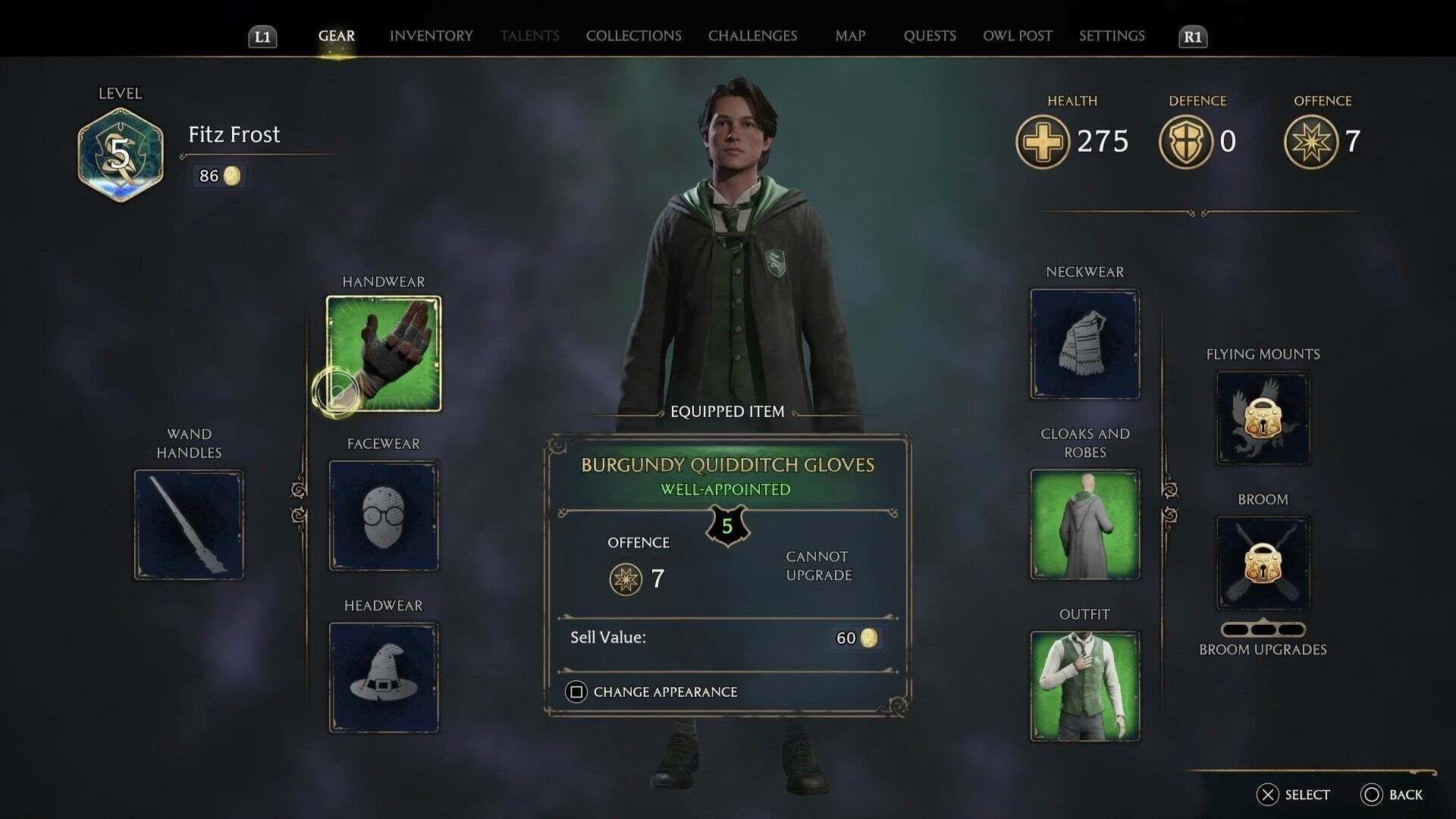Open the Owl Post tab
Viewport: 1456px width, 819px height.
pyautogui.click(x=1018, y=36)
